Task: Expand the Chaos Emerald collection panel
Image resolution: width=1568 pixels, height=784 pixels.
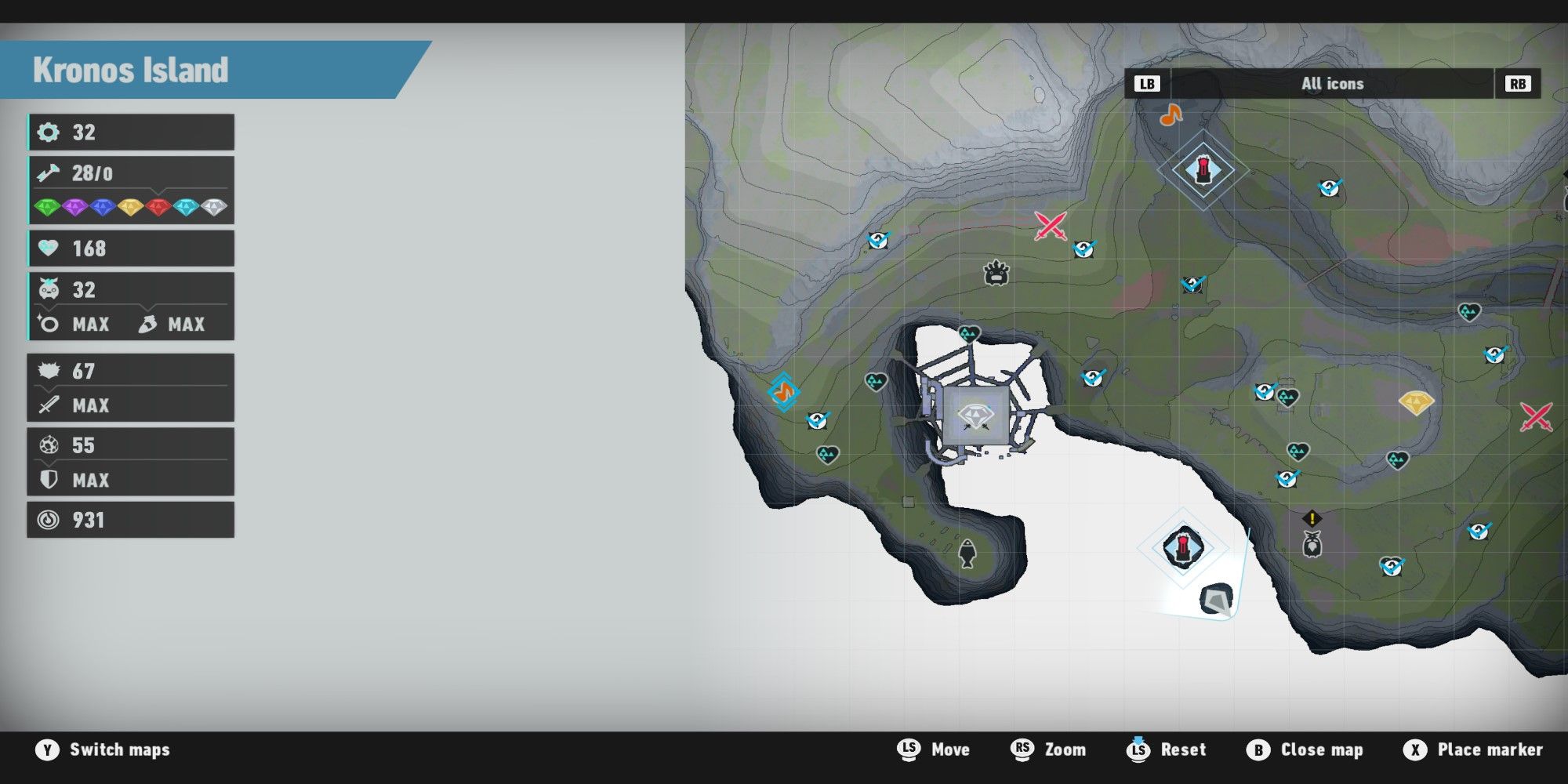Action: coord(157,191)
